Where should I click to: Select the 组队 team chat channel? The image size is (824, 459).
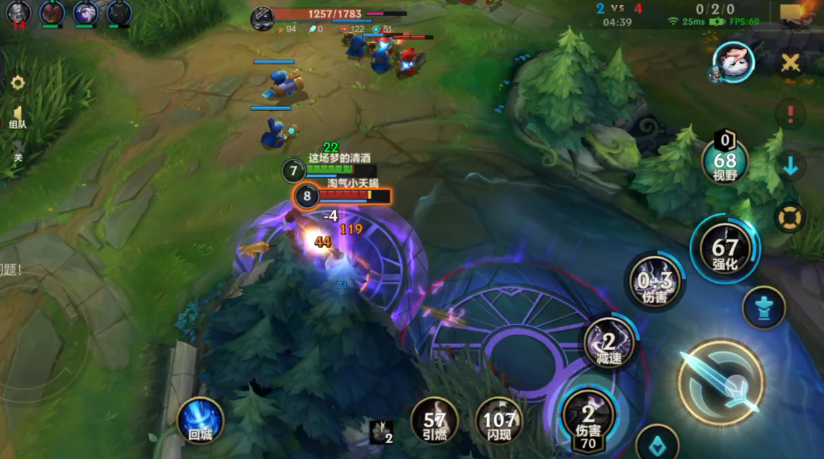(17, 117)
